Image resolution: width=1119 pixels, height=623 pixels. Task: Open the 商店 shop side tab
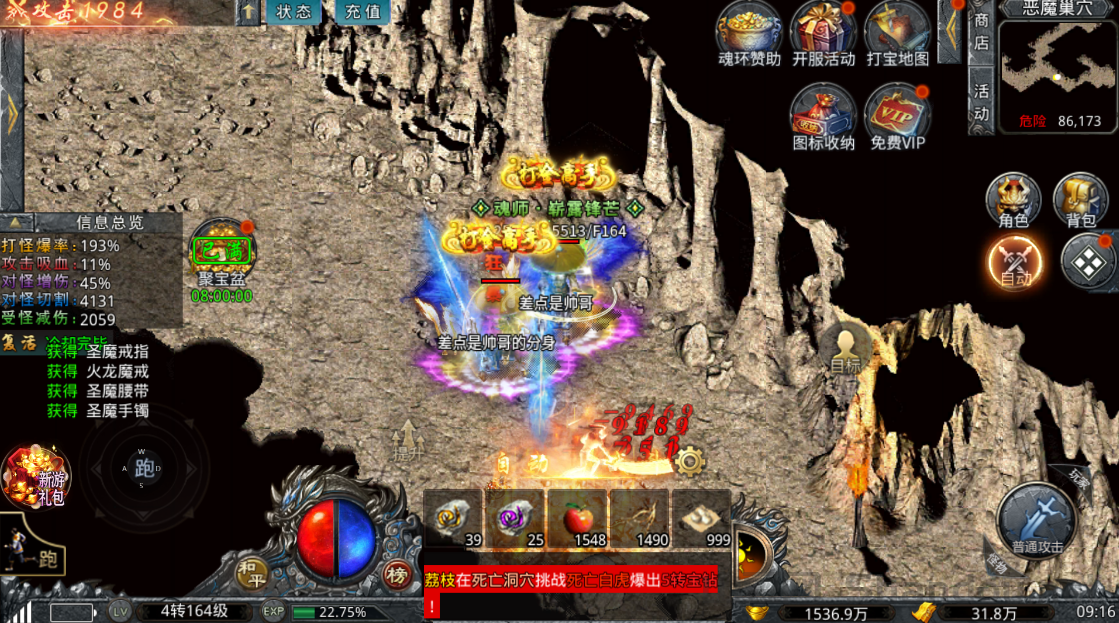[x=981, y=31]
